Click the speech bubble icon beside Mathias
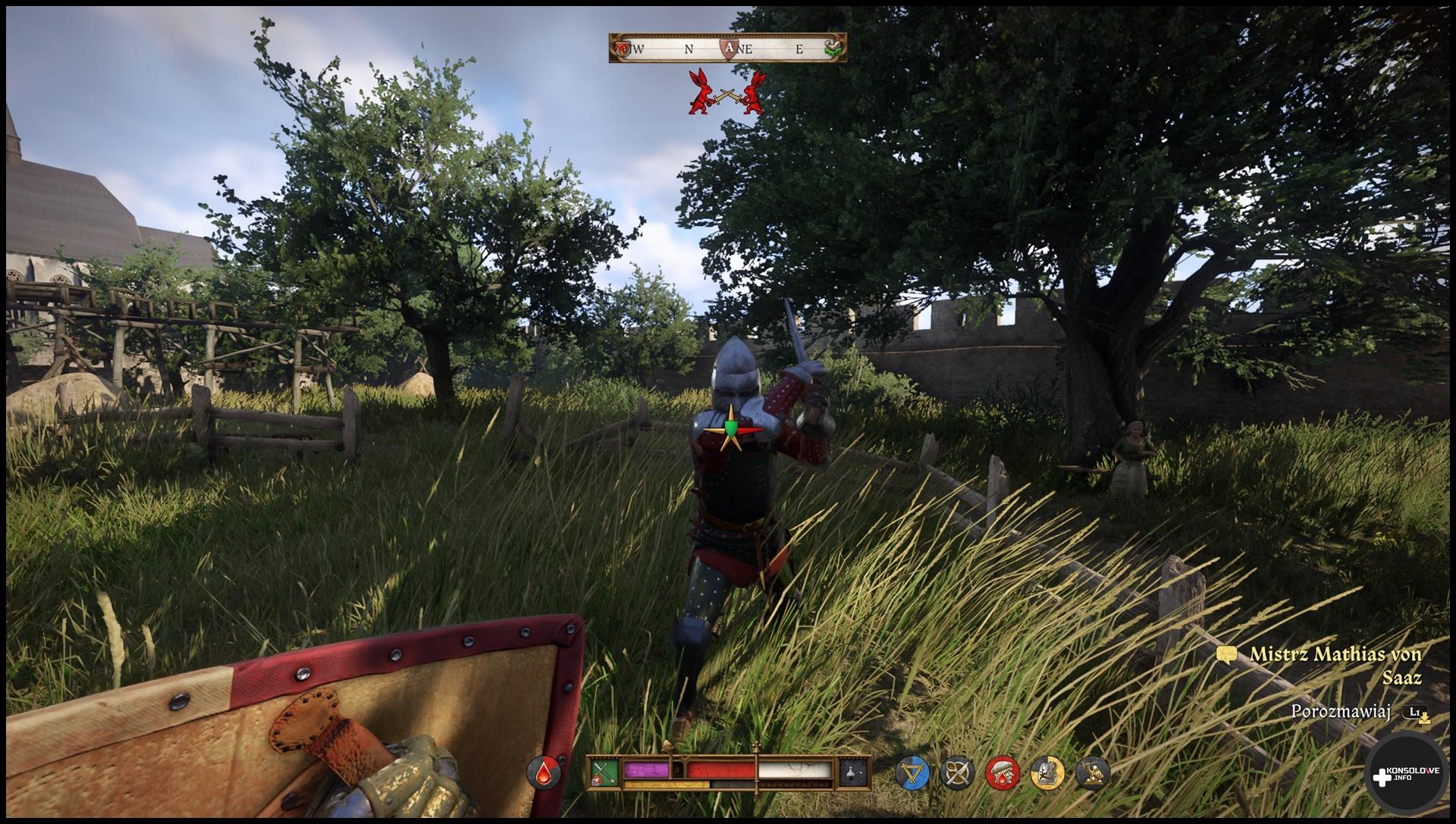 coord(1226,655)
